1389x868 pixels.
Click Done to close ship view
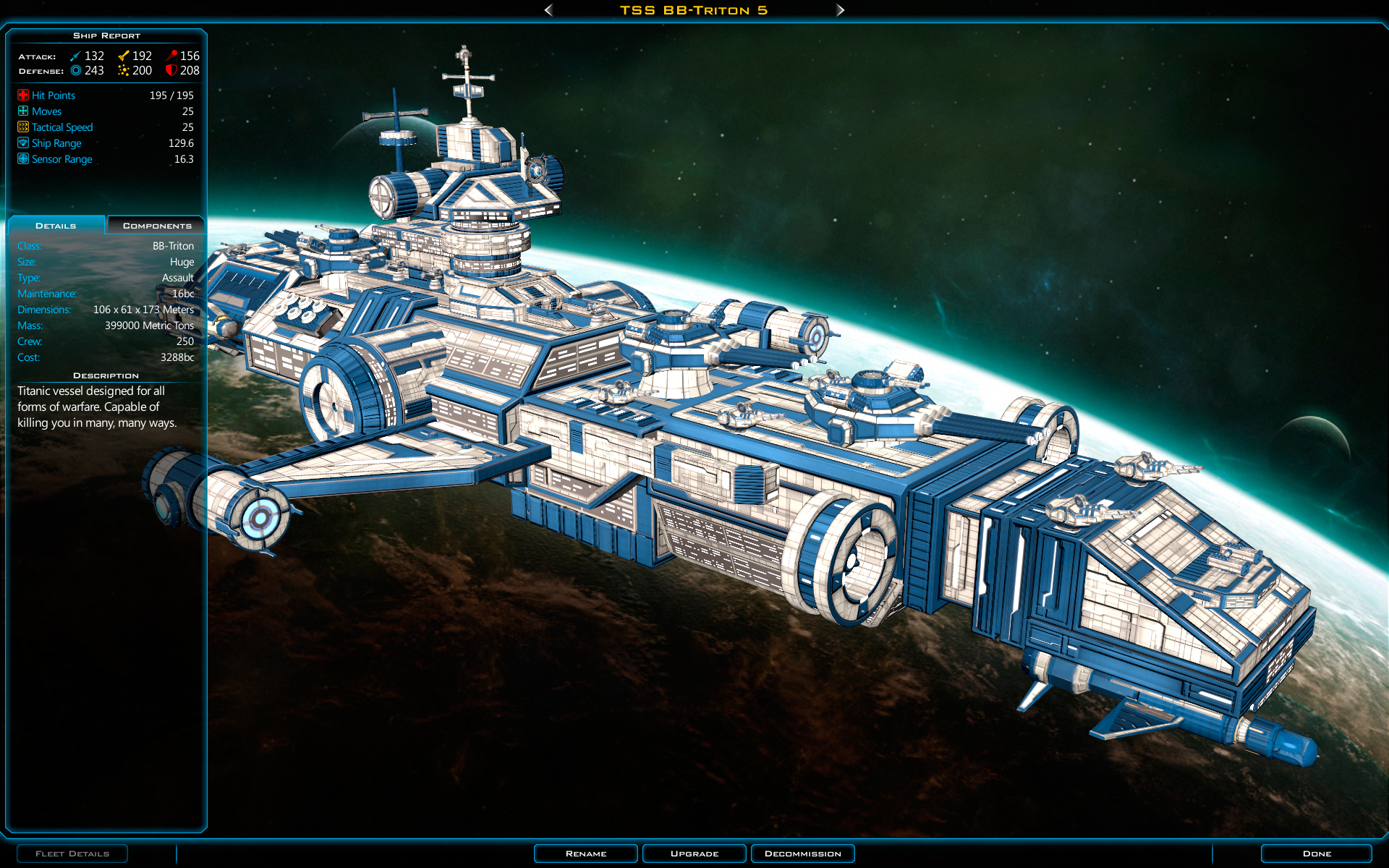point(1318,854)
